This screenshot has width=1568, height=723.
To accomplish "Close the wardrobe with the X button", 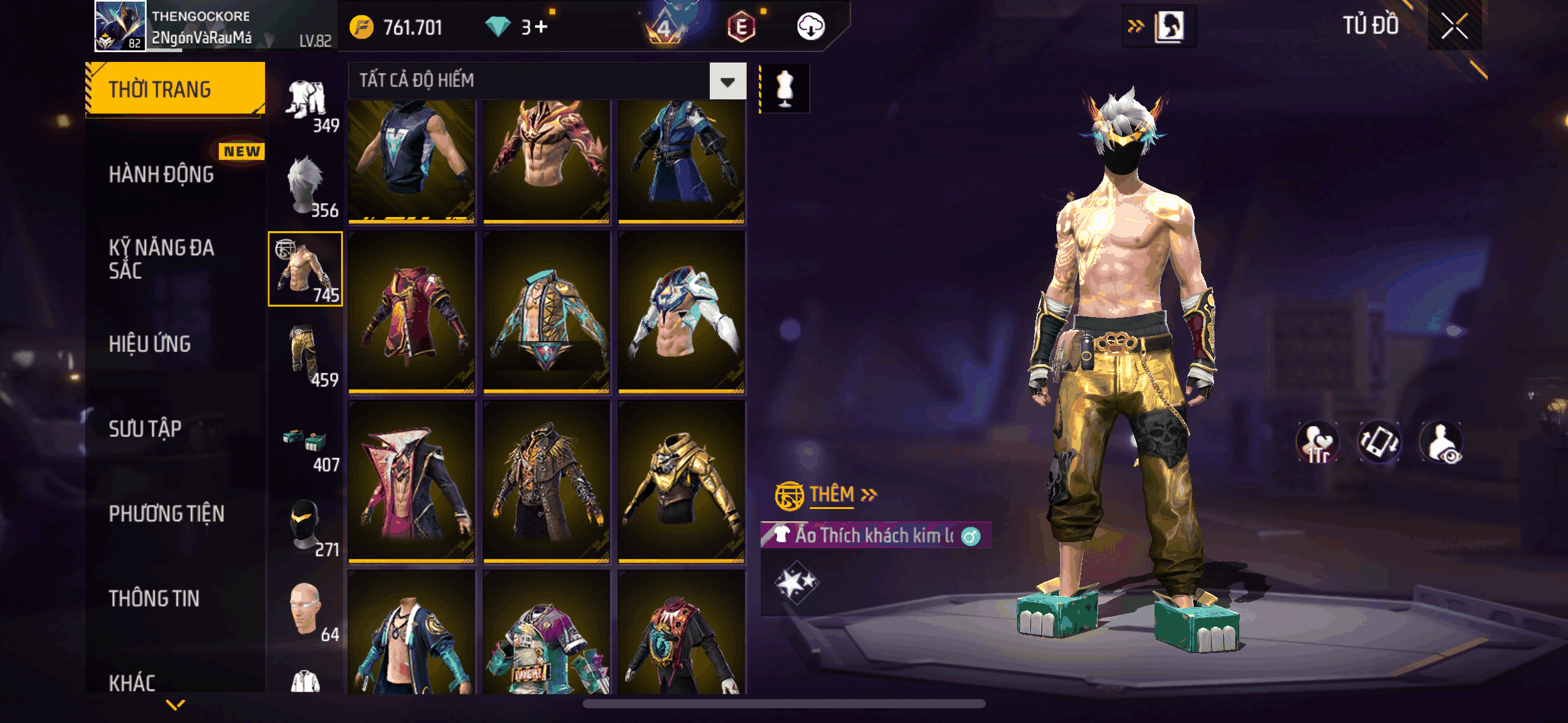I will click(1454, 26).
